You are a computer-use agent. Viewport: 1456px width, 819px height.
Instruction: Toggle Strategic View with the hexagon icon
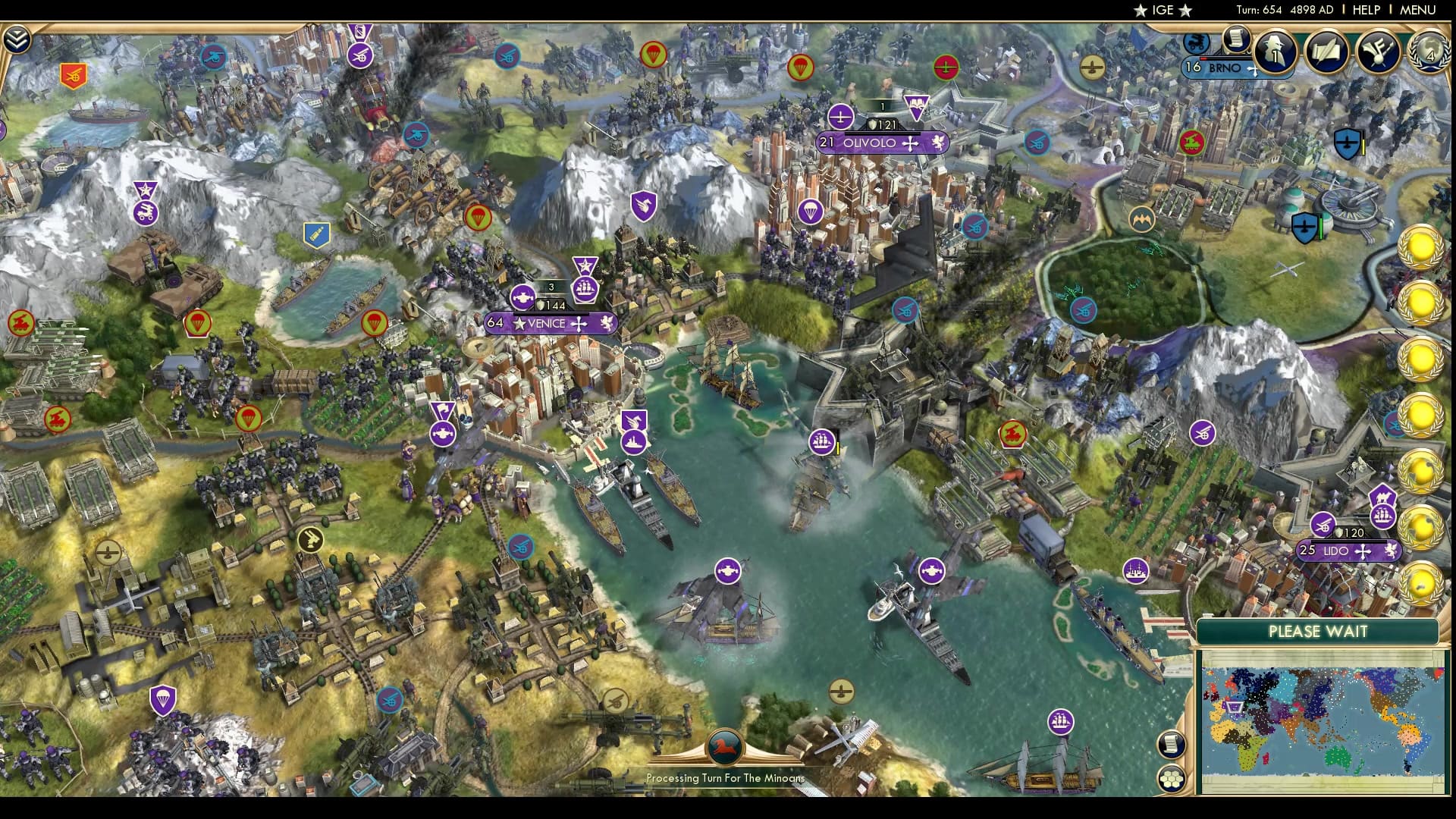pos(1172,779)
